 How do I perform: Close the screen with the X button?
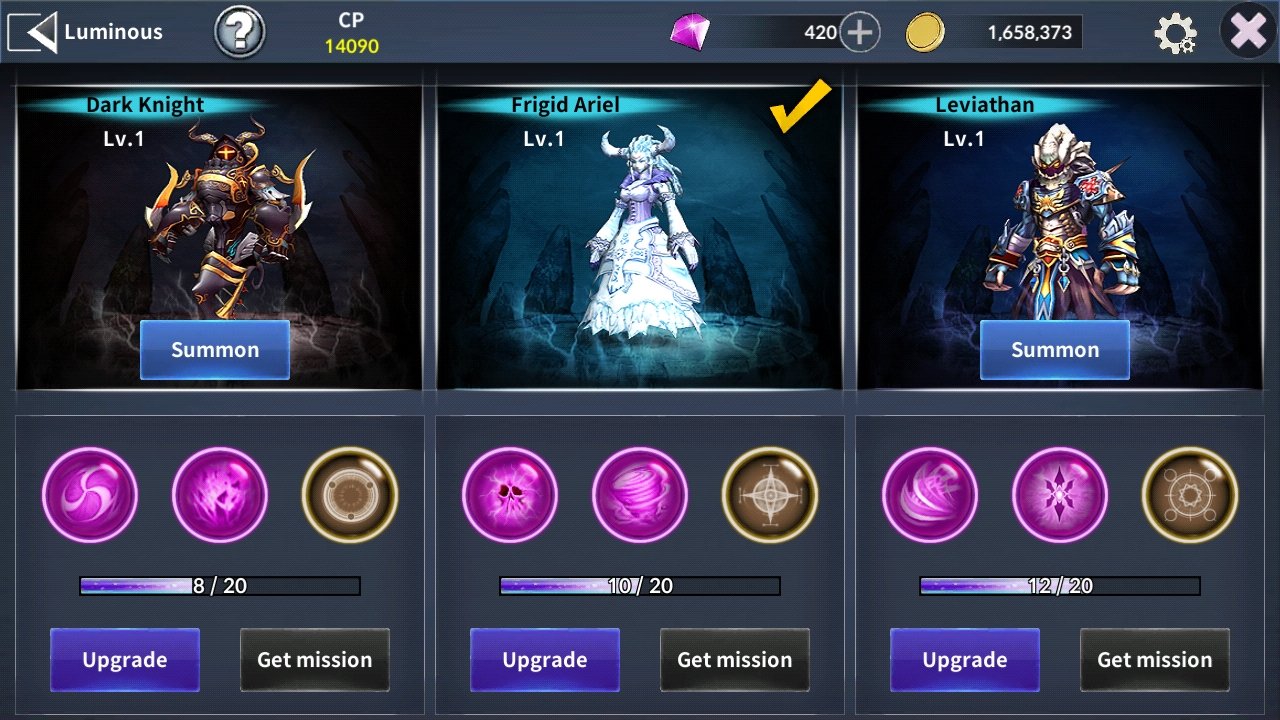1249,32
